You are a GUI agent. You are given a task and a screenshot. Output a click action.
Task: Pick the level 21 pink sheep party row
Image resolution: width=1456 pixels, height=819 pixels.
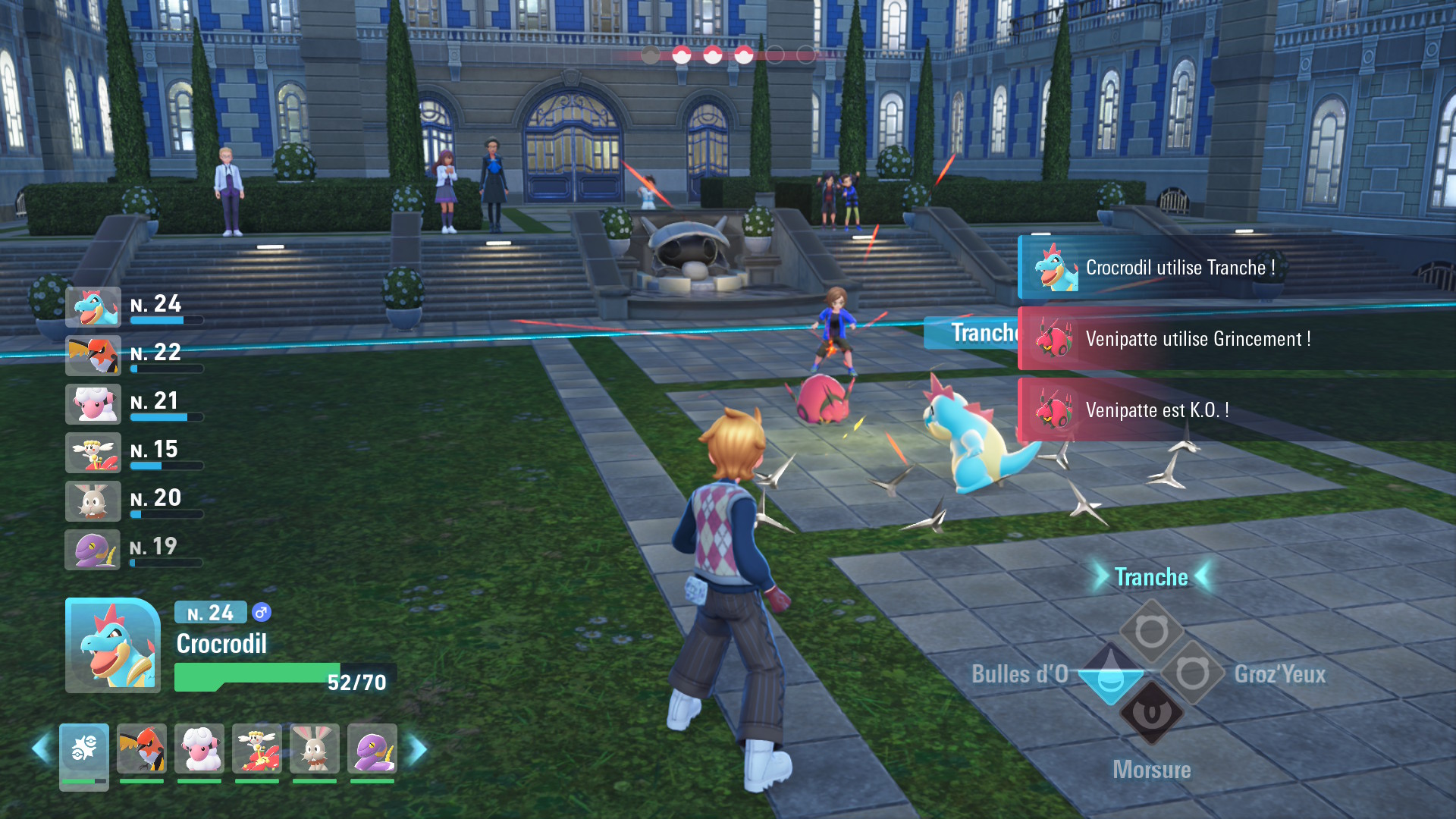pyautogui.click(x=94, y=404)
